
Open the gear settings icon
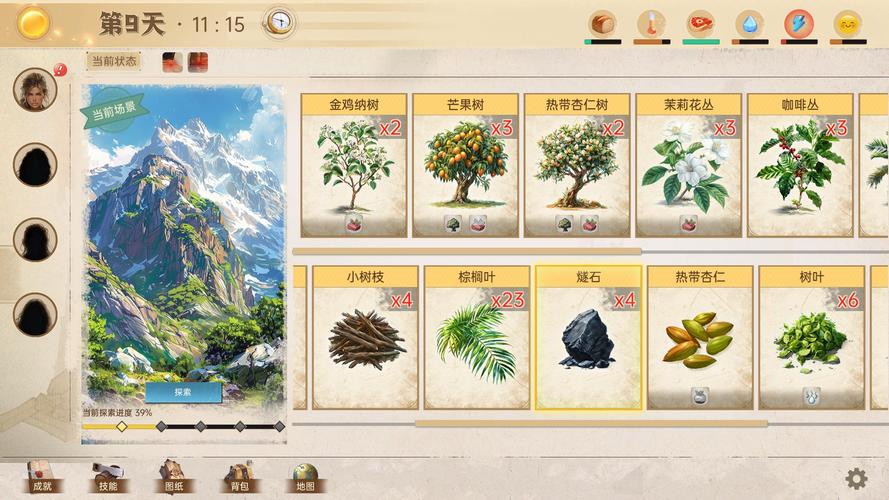(856, 478)
